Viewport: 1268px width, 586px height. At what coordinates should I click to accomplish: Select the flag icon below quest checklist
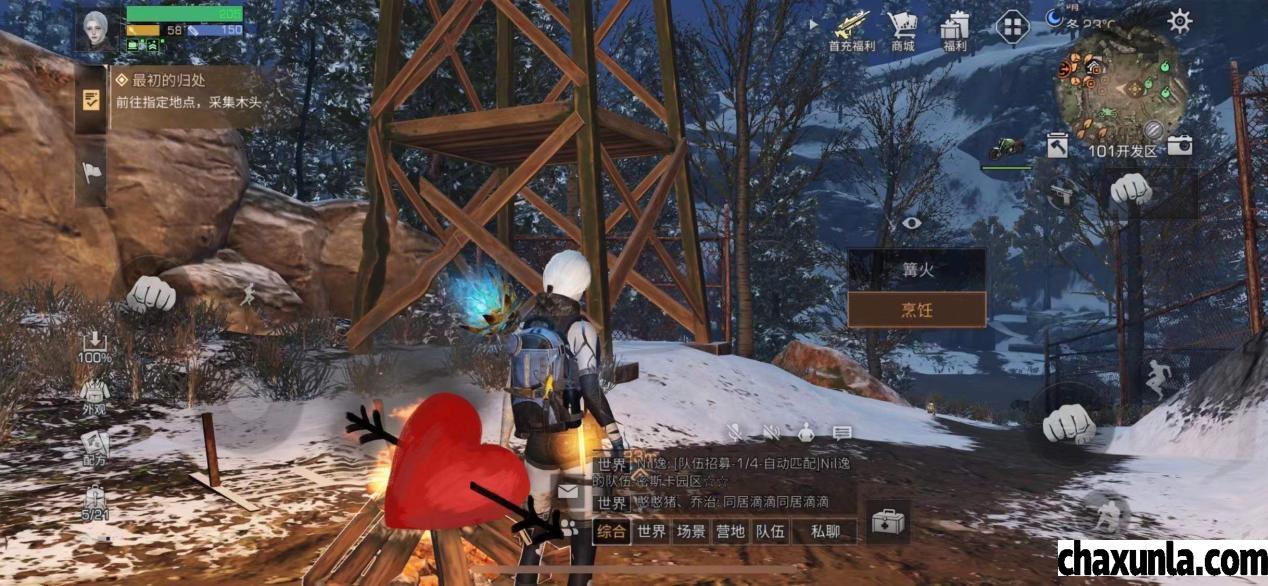[x=91, y=172]
